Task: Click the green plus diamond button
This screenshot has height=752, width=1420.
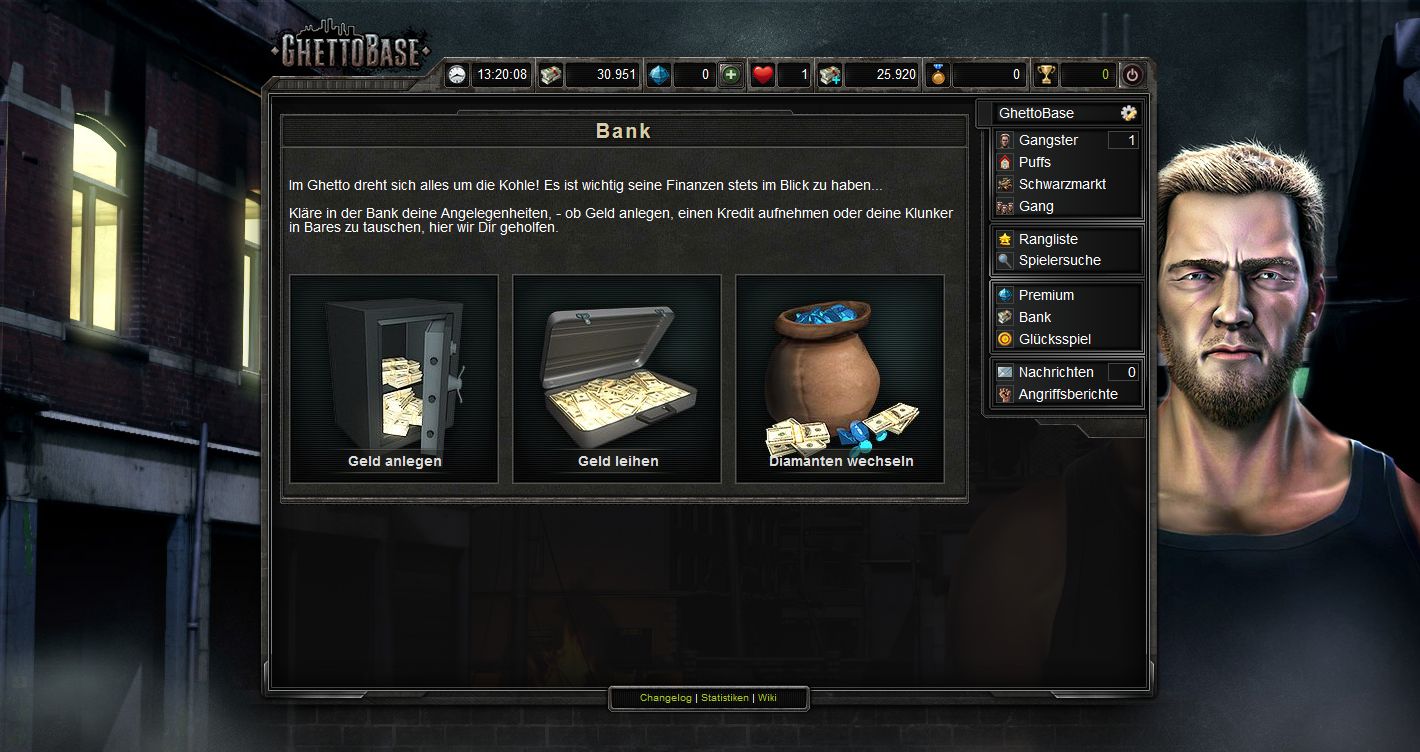Action: coord(731,75)
